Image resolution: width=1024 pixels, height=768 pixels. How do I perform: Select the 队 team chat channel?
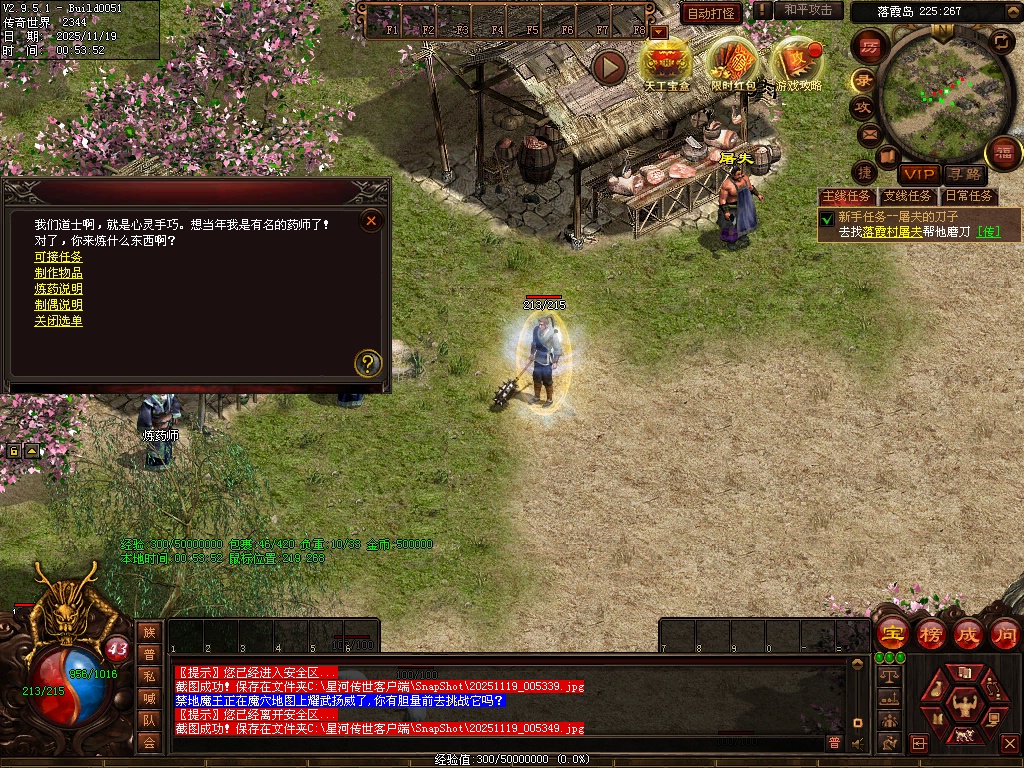(x=148, y=719)
